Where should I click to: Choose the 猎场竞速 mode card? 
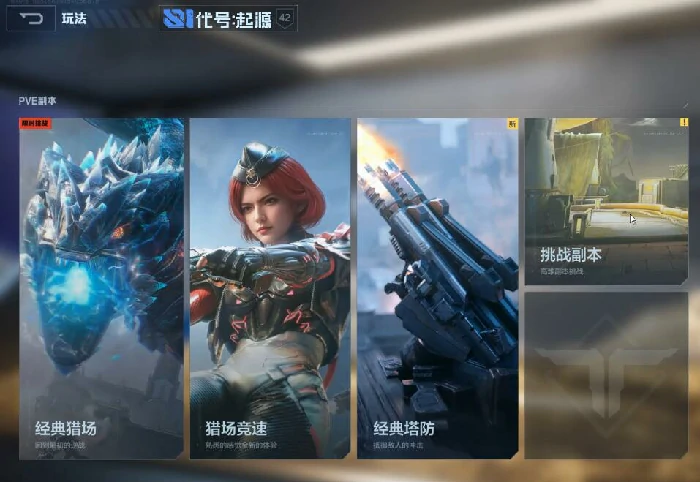[x=270, y=288]
